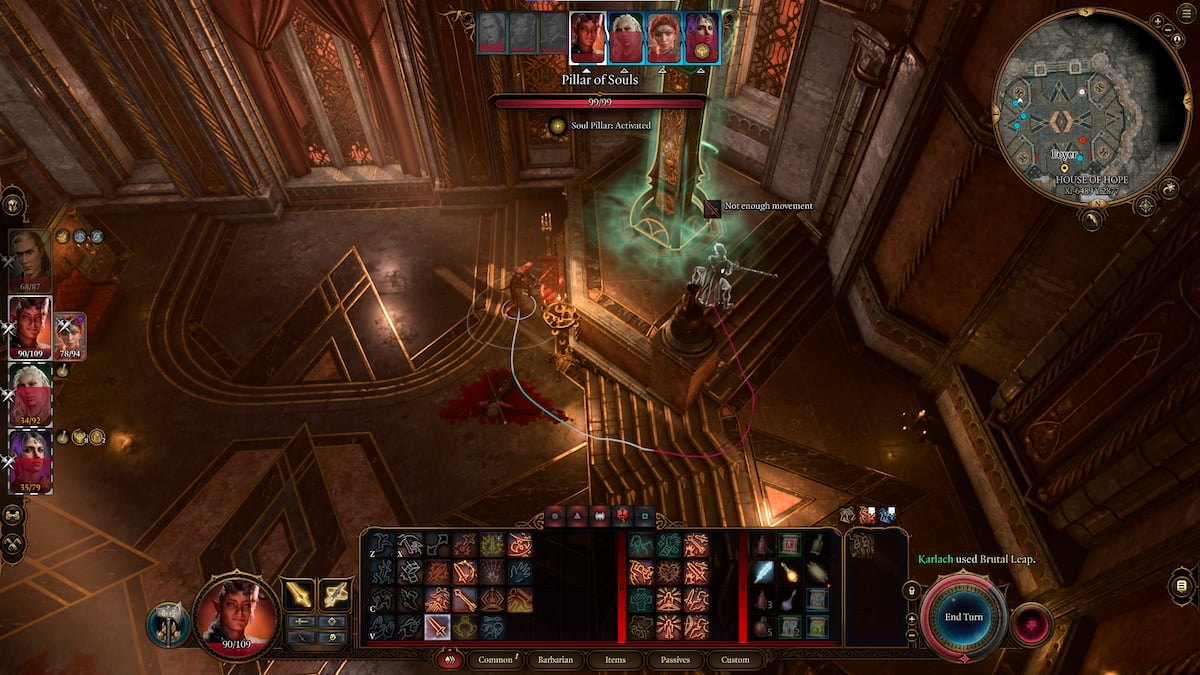Switch to the Passives tab
Viewport: 1200px width, 675px height.
coord(675,660)
